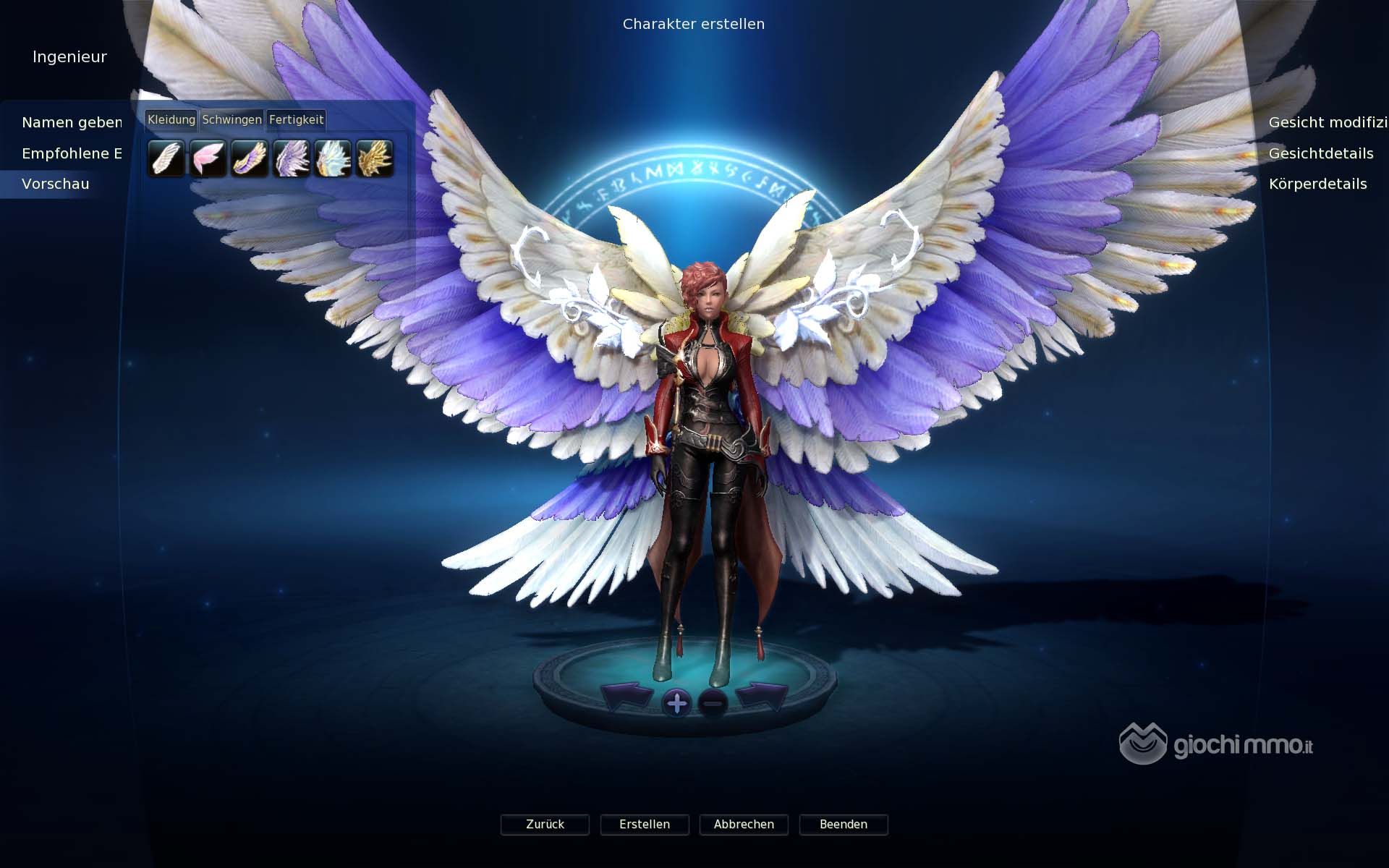Open the Empfohlene menu entry
This screenshot has width=1389, height=868.
[x=72, y=153]
